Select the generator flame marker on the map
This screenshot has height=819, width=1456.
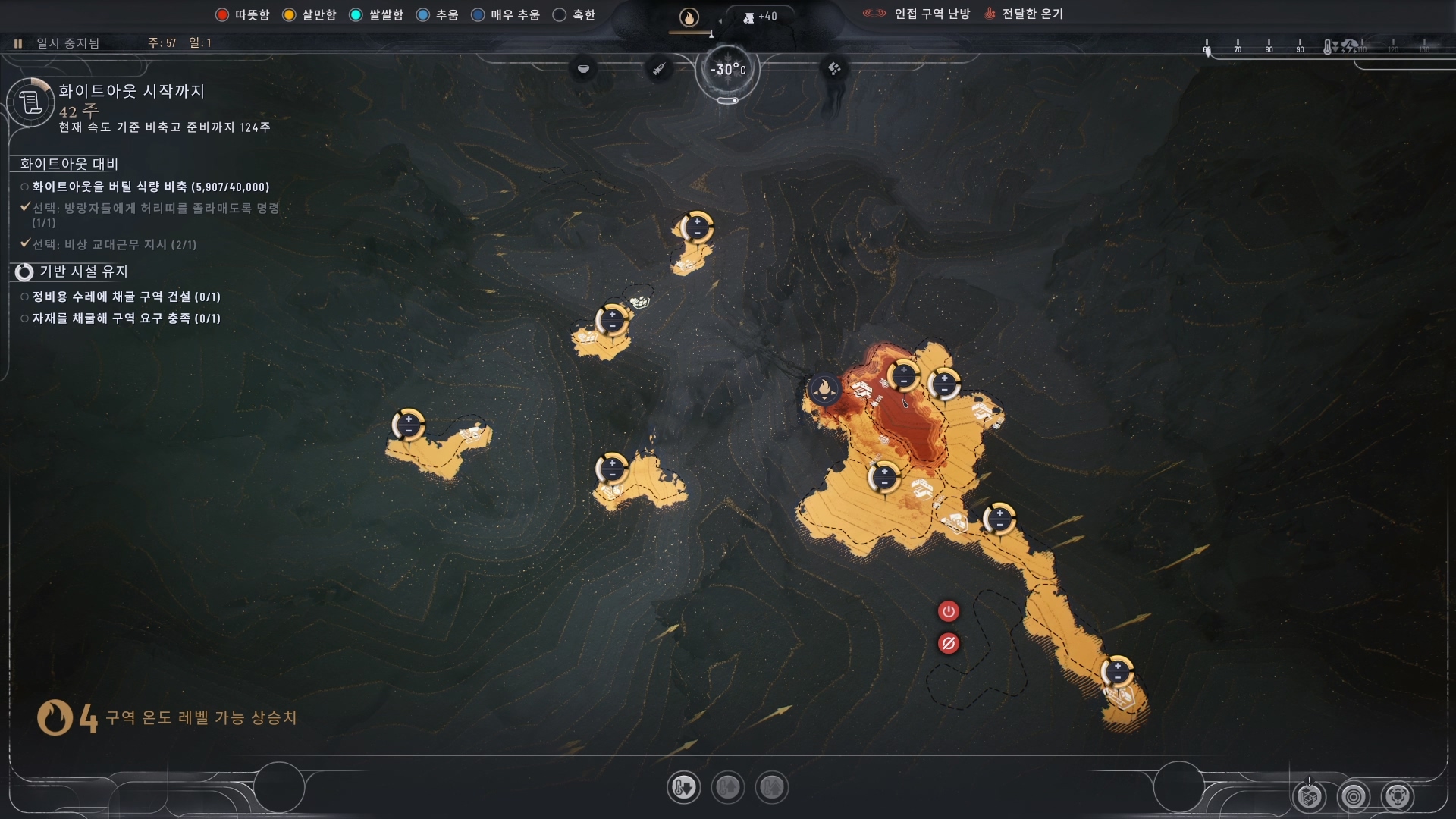824,390
